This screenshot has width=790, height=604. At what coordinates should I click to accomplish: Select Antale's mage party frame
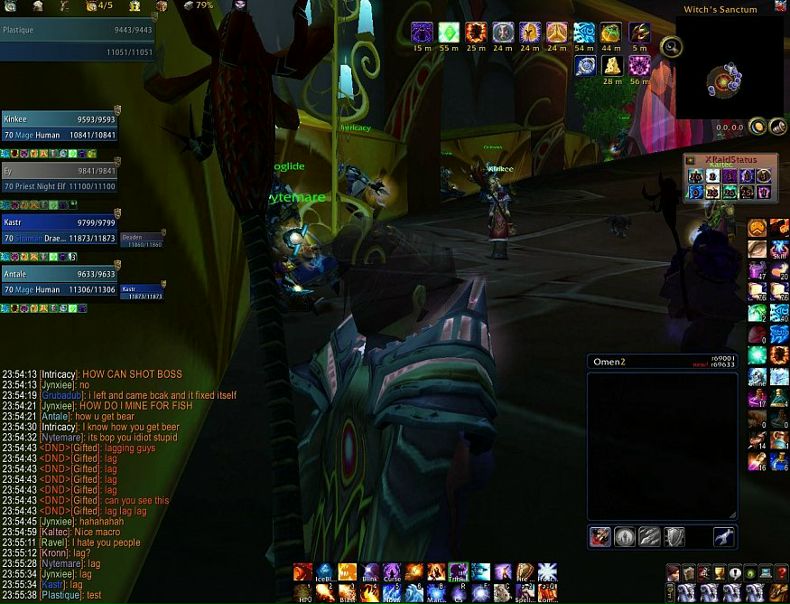pyautogui.click(x=58, y=280)
